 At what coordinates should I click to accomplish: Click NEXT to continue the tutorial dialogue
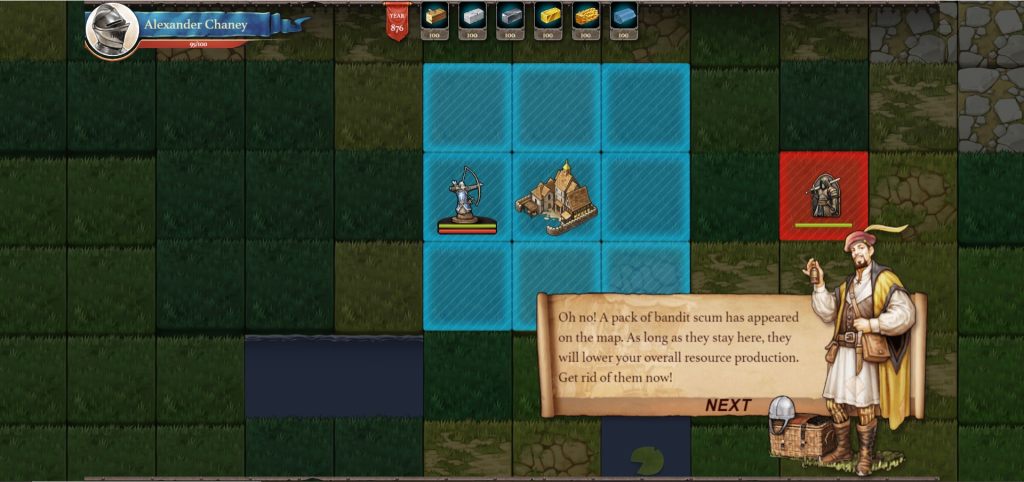(x=727, y=405)
